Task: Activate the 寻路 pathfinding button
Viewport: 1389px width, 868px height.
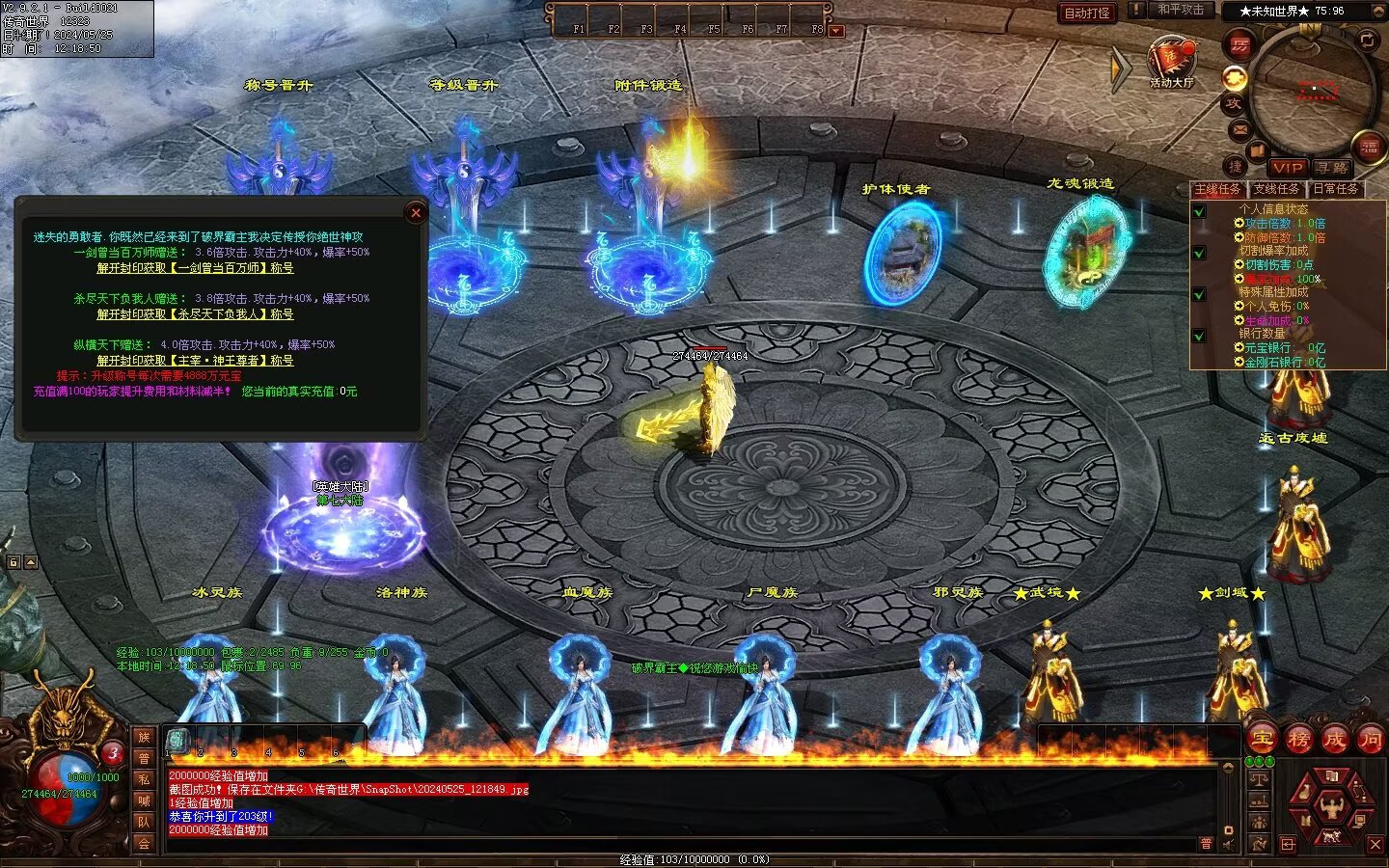Action: tap(1331, 168)
